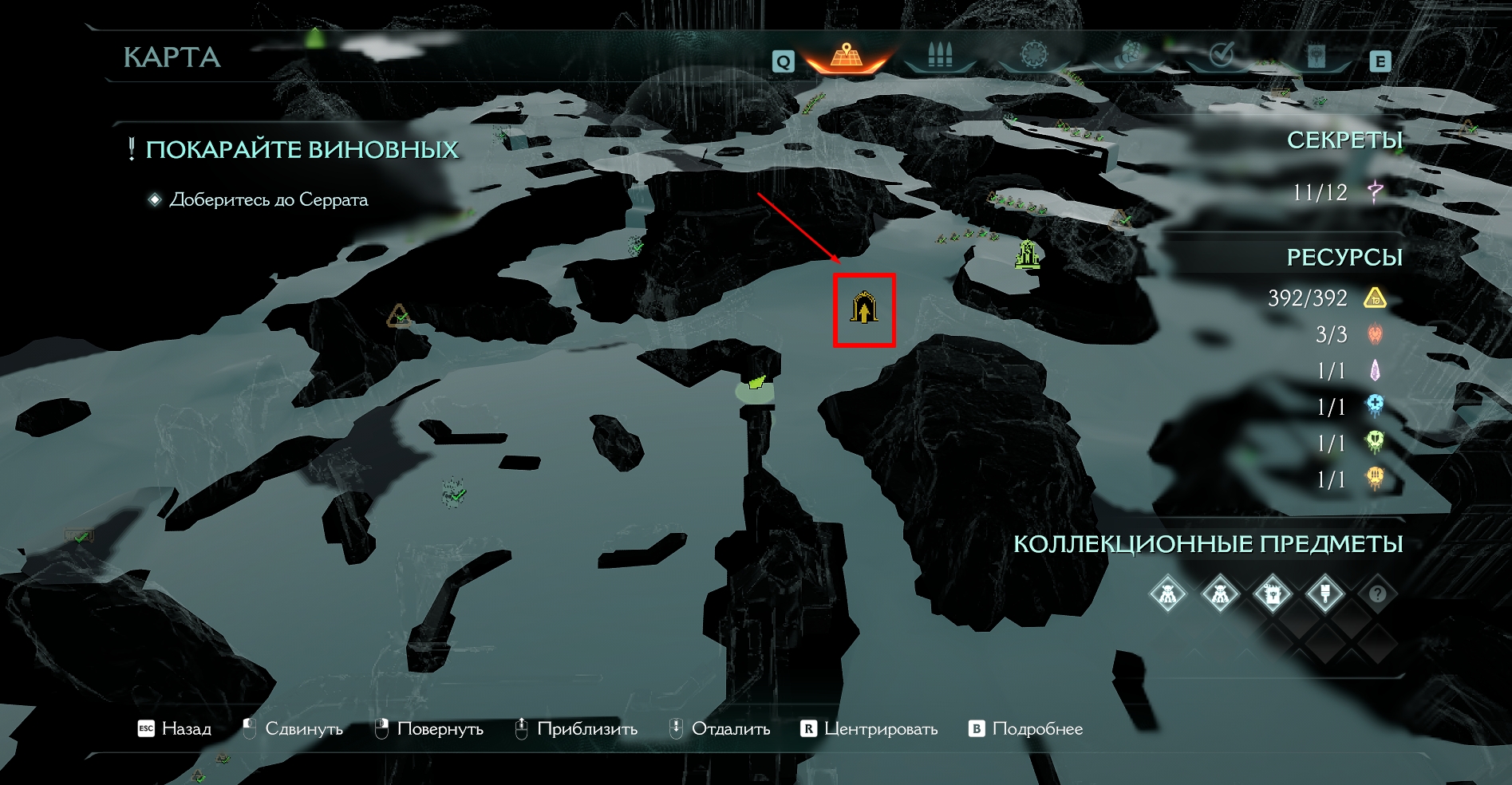Click the purple secrets question-mark icon
Viewport: 1512px width, 785px height.
click(1375, 191)
